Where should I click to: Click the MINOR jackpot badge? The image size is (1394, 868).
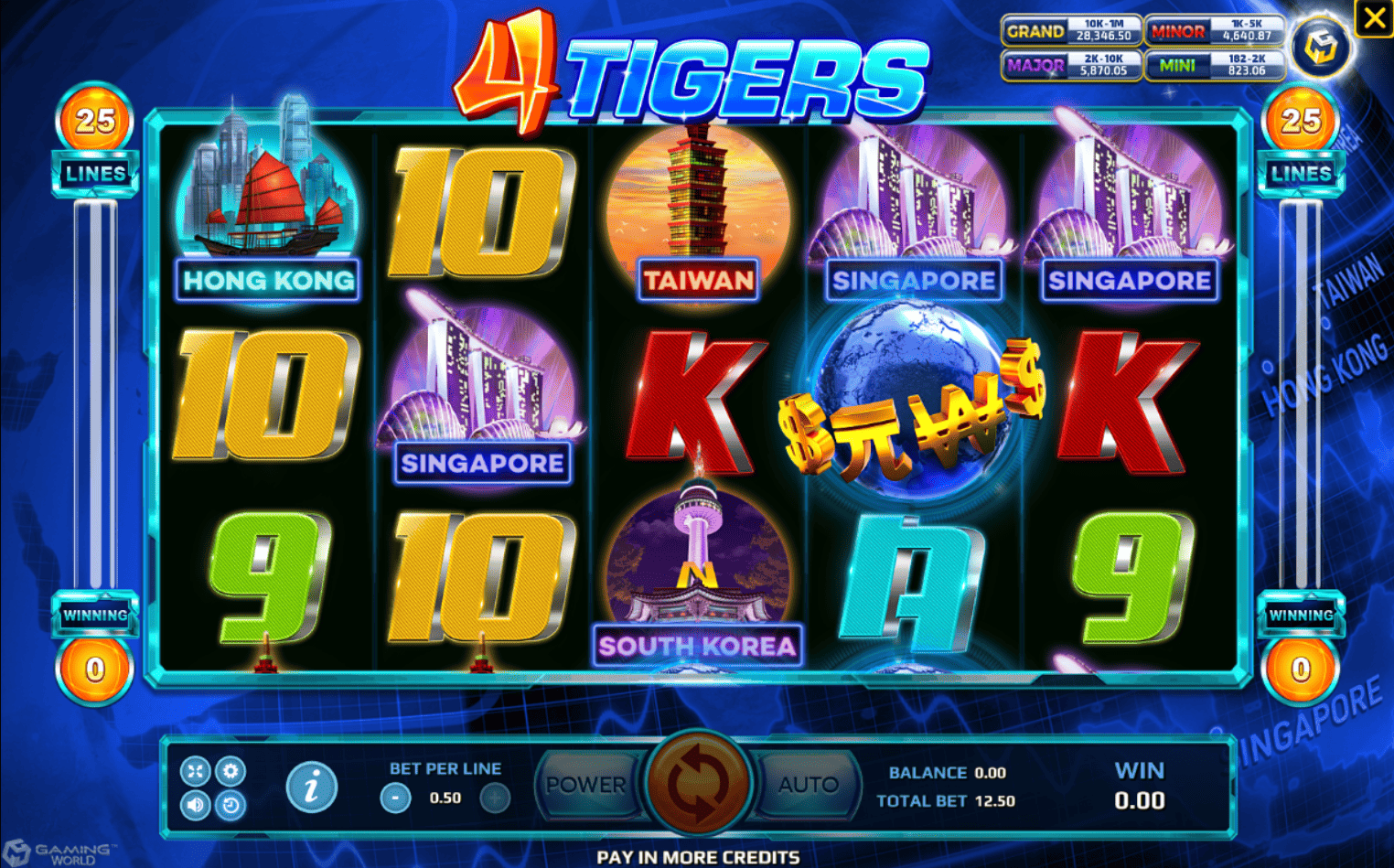coord(1215,29)
